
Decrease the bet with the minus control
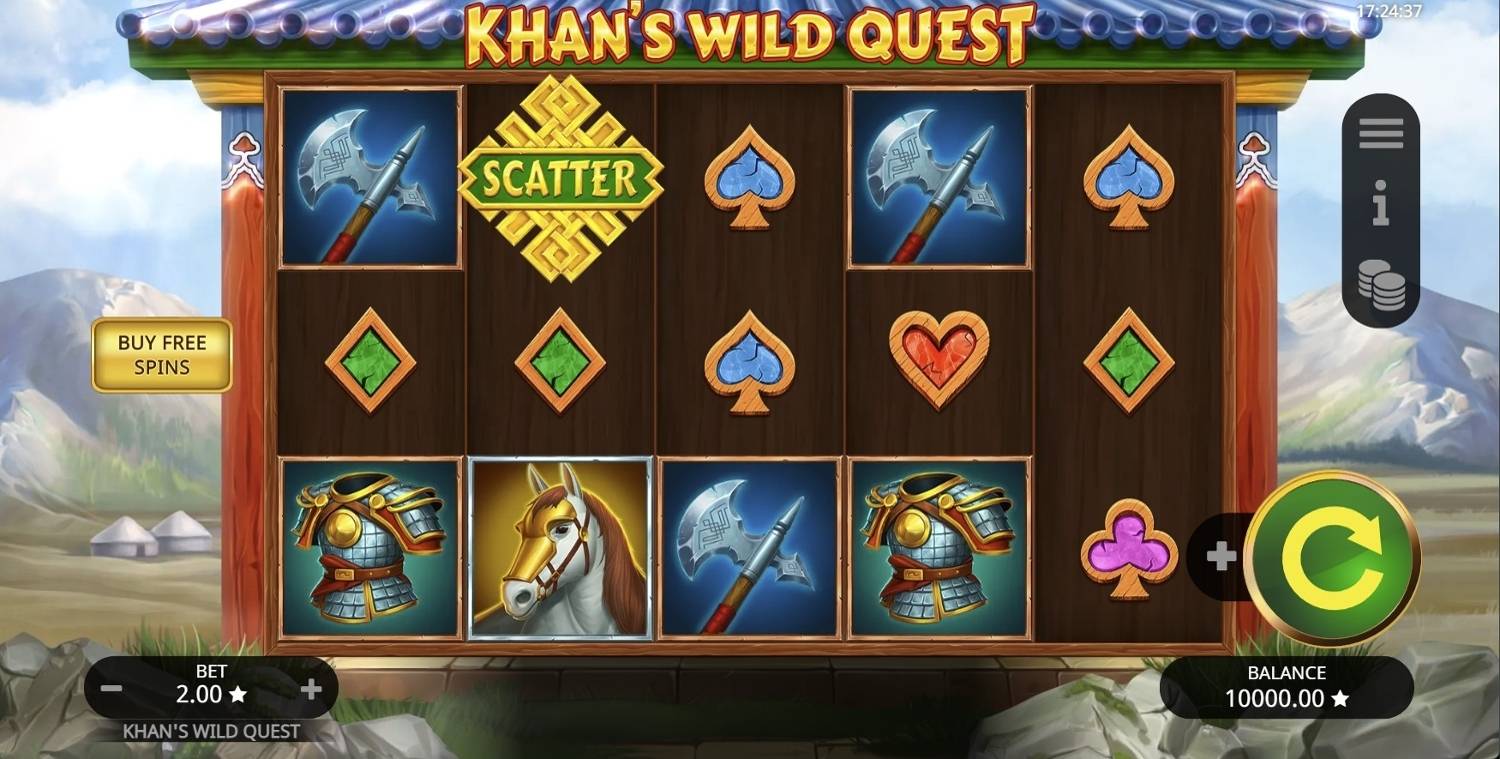click(x=111, y=687)
